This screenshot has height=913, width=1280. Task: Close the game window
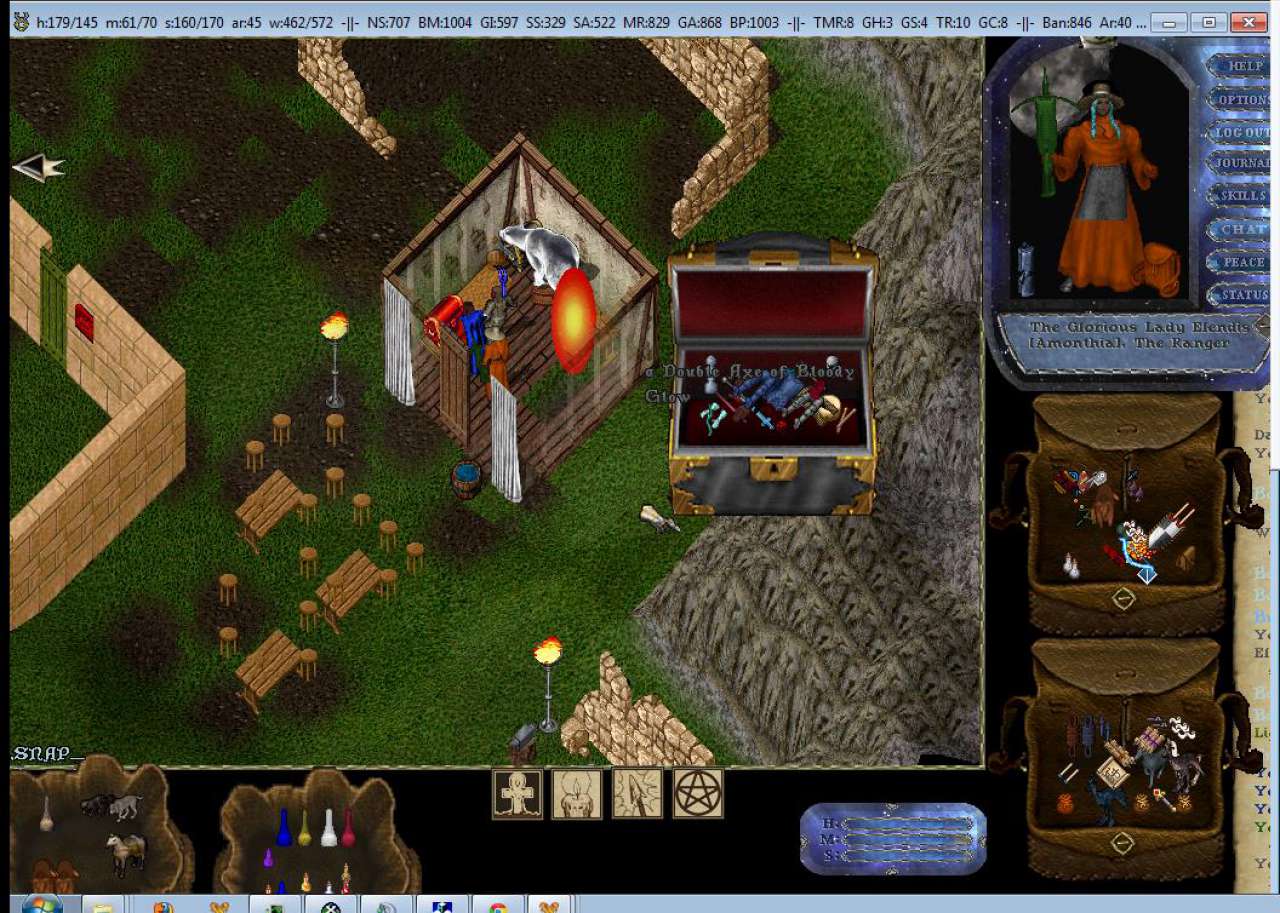point(1248,21)
